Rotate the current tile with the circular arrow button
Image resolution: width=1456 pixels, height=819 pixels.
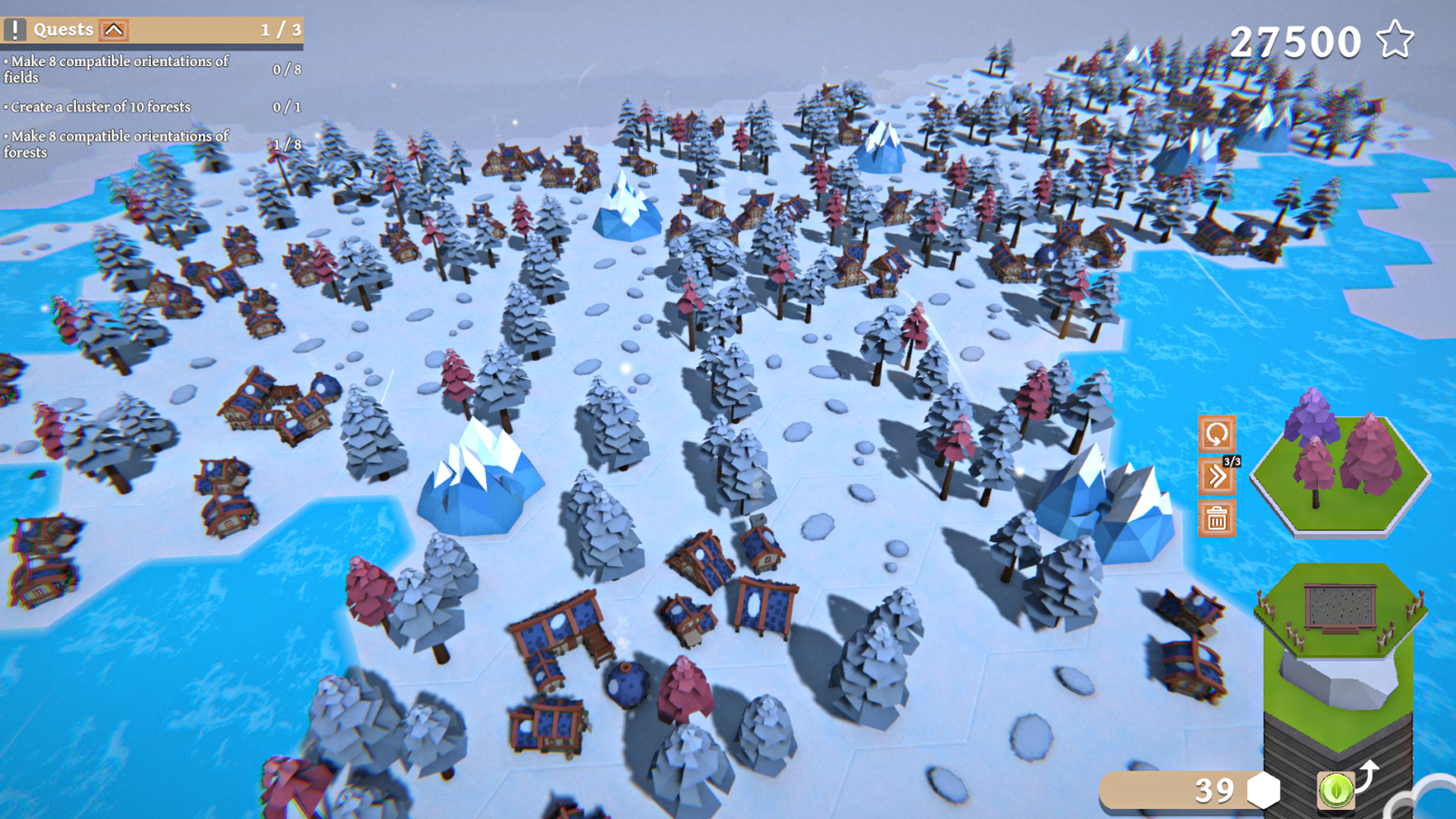click(x=1216, y=435)
